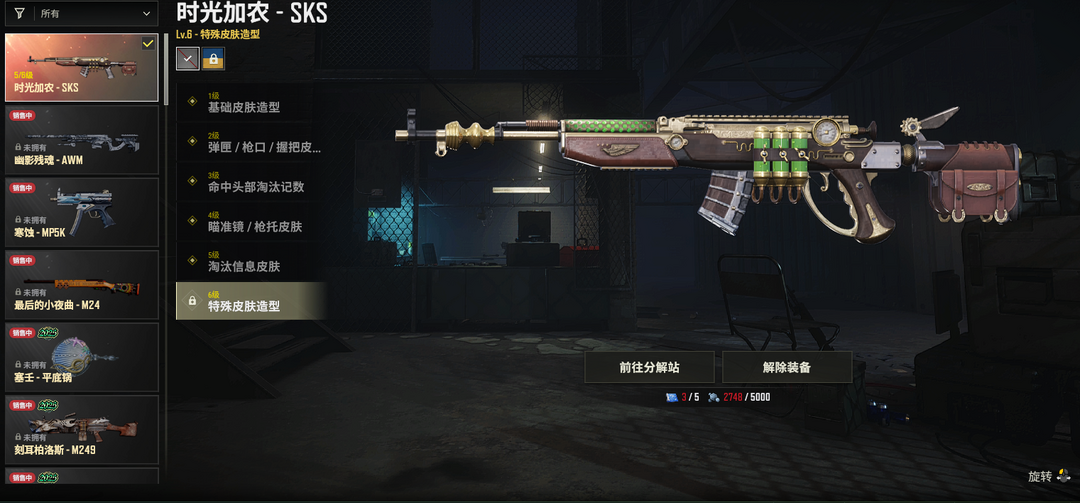1080x503 pixels.
Task: Choose level 3 命中头部淘汰记数
Action: (x=251, y=182)
